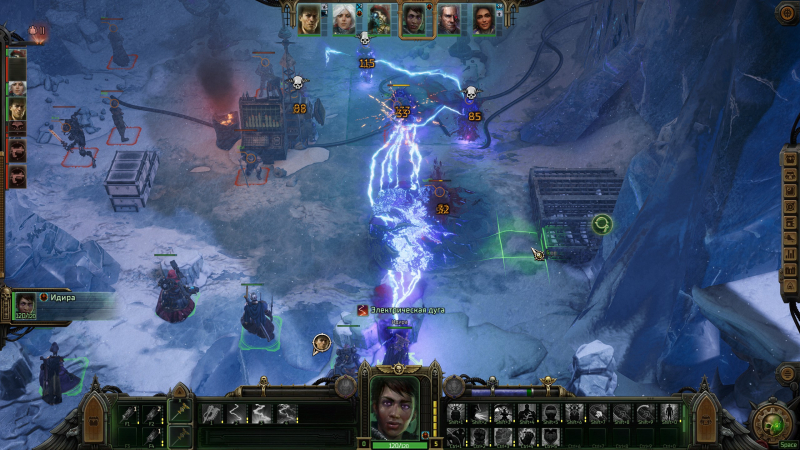End turn with the round Space button
The height and width of the screenshot is (450, 800).
pyautogui.click(x=771, y=419)
